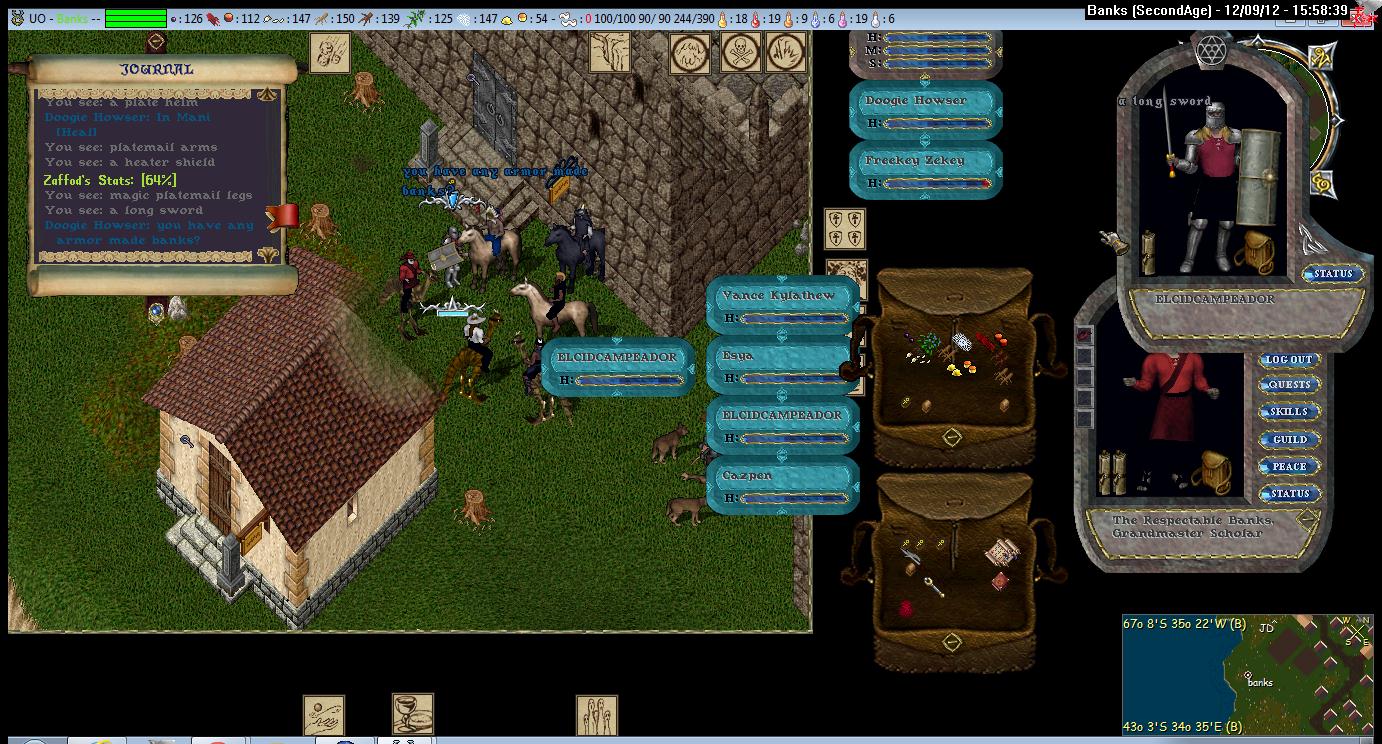
Task: Show STATUS on ELCIDCAMPEADOR's paperdoll
Action: coord(1332,274)
